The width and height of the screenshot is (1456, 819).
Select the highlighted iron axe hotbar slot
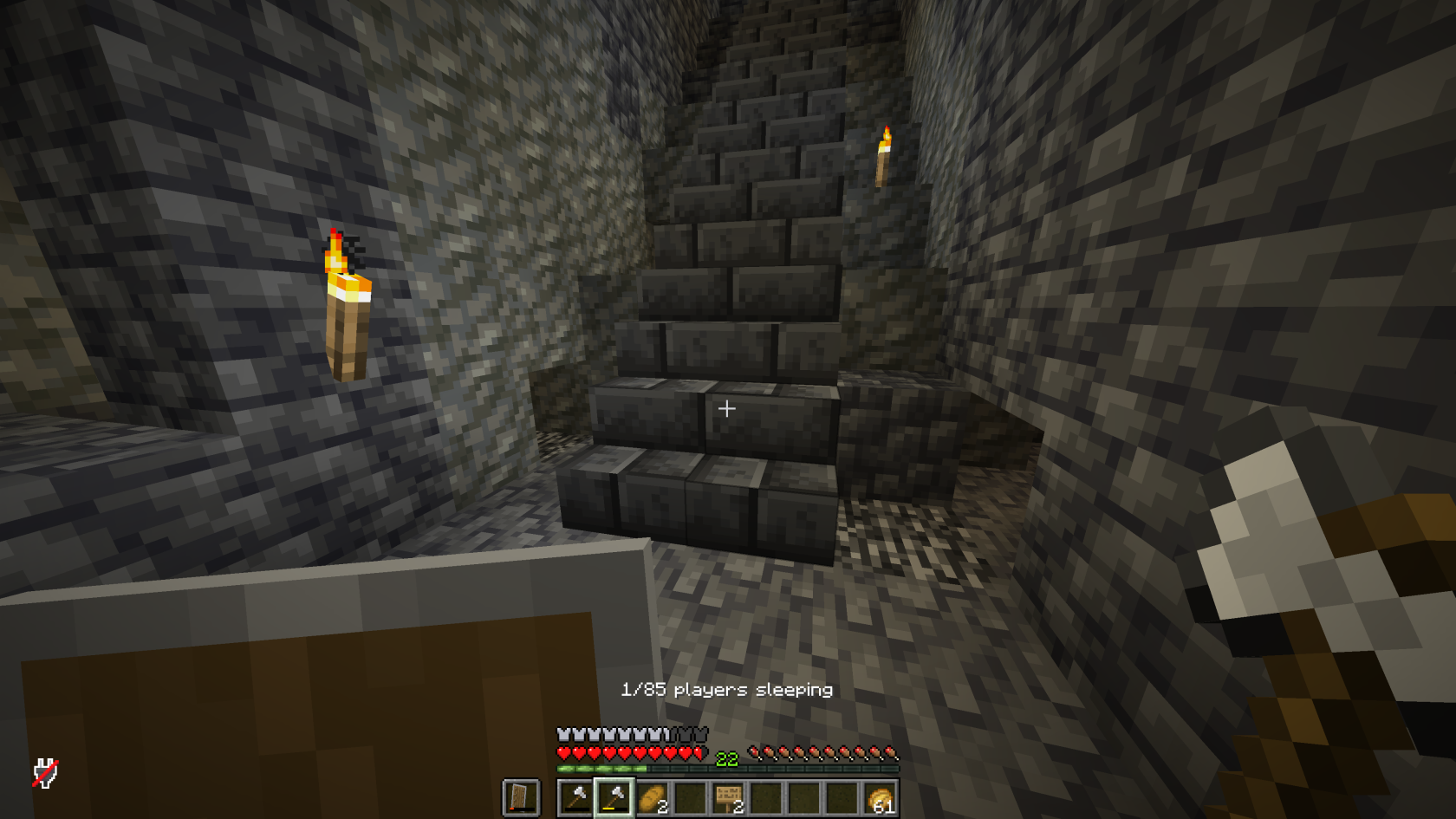click(614, 797)
